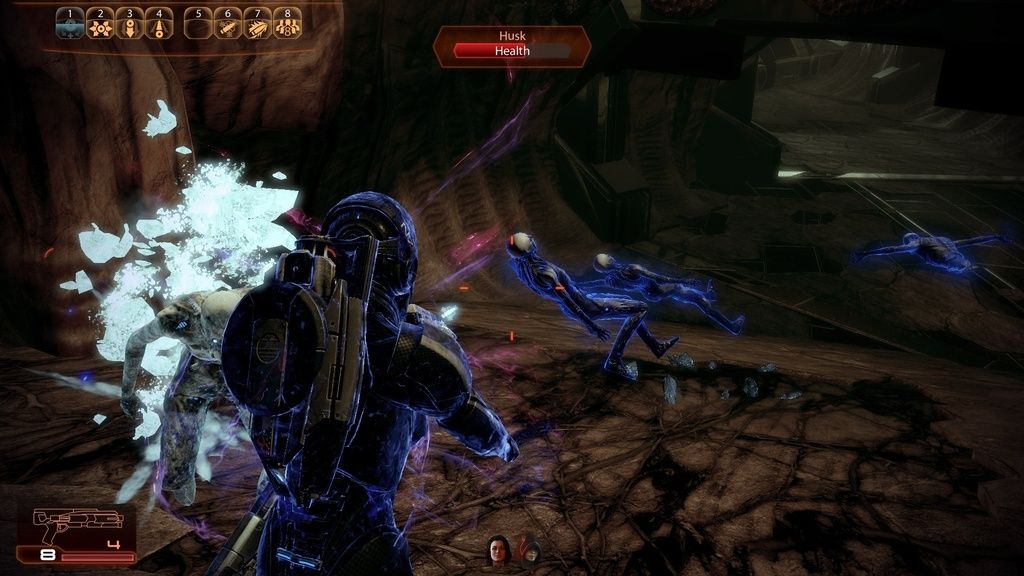This screenshot has width=1024, height=576.
Task: Activate the cooling-down power in slot 1
Action: 70,24
